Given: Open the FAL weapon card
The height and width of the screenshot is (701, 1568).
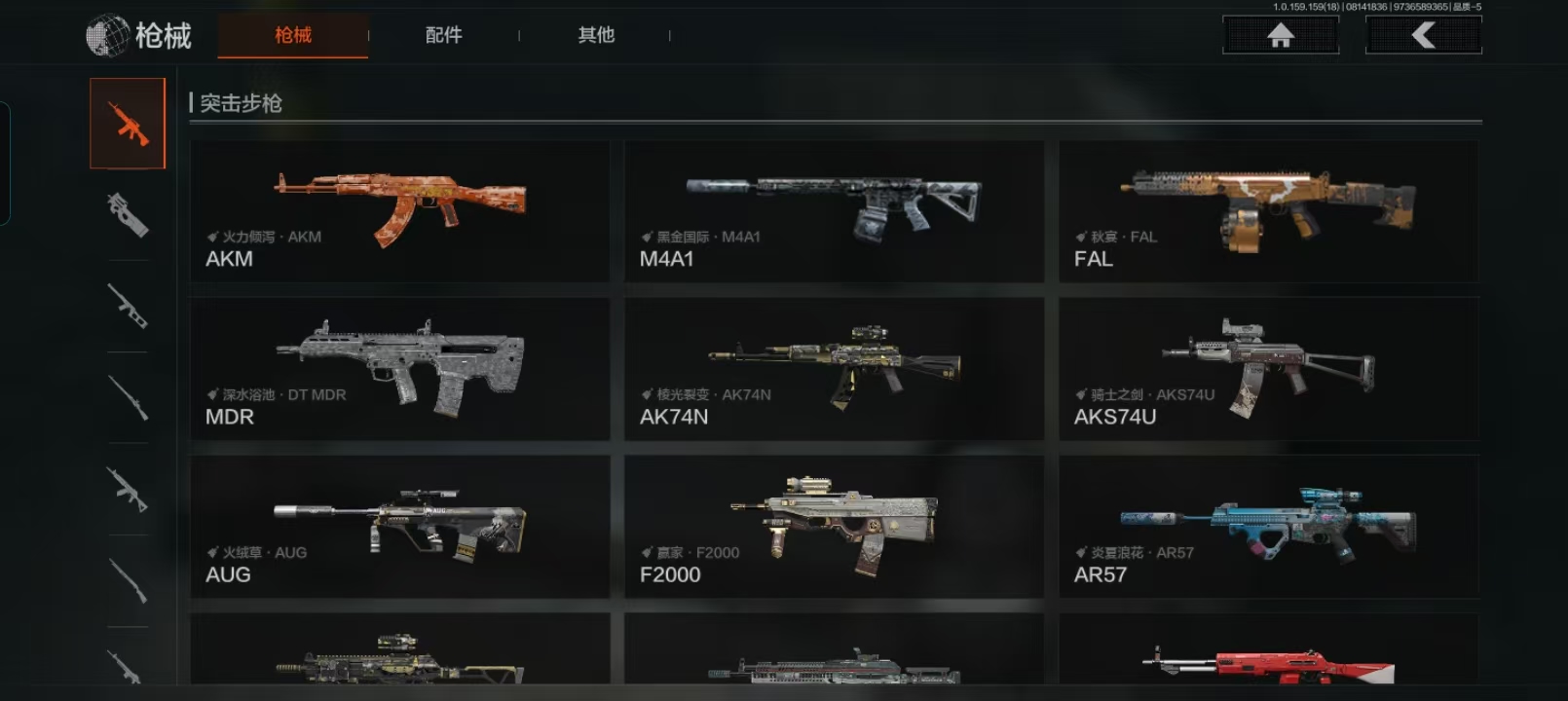Looking at the screenshot, I should 1268,211.
